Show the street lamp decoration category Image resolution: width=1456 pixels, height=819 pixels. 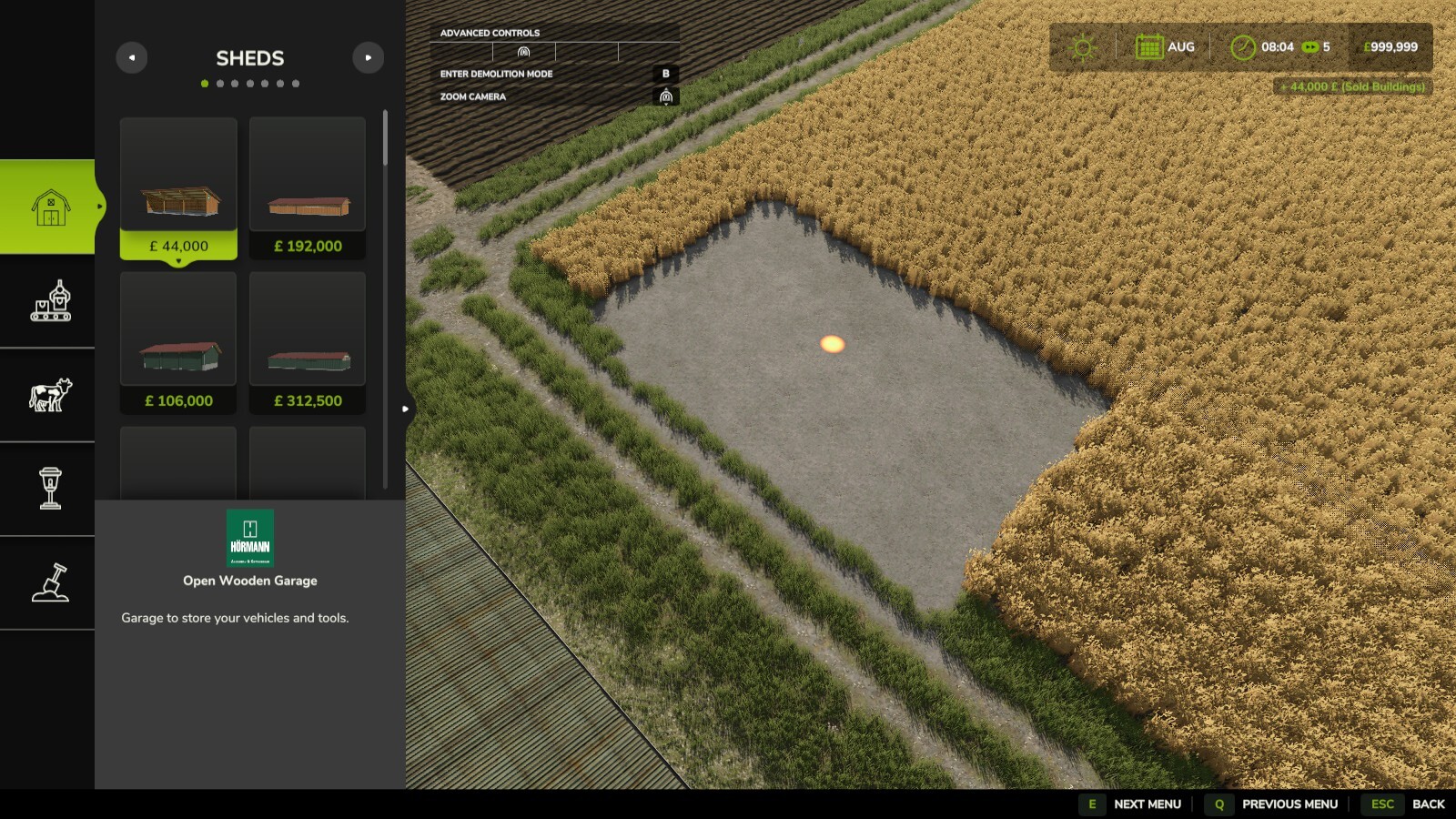50,489
